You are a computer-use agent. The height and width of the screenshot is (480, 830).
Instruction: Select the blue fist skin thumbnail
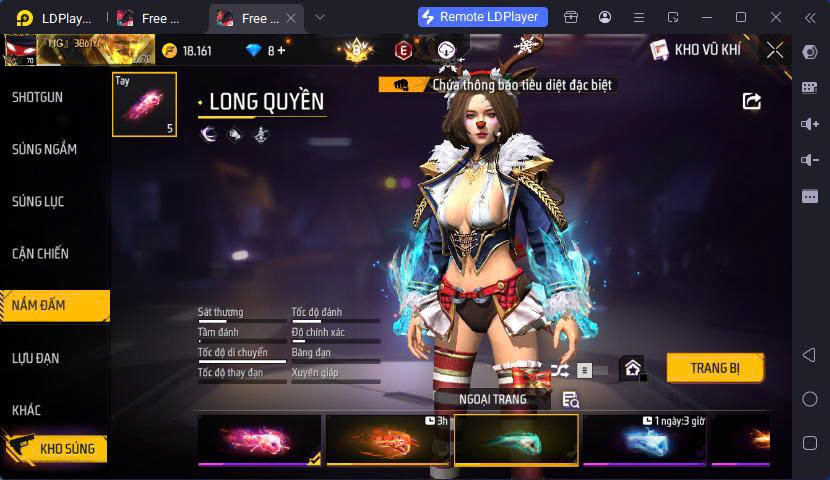[x=644, y=440]
